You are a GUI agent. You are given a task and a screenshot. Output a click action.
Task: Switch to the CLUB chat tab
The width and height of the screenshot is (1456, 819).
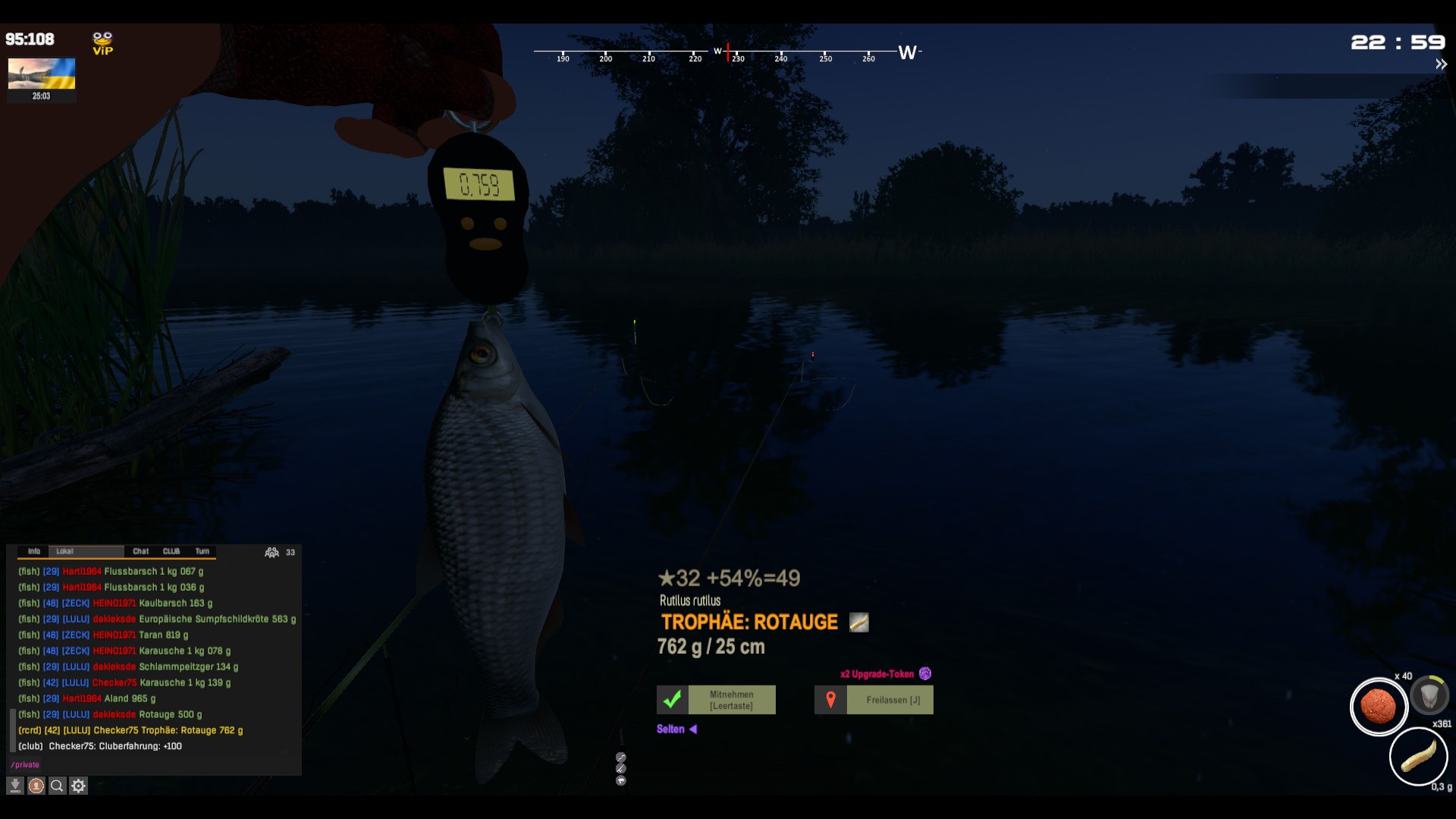click(171, 551)
